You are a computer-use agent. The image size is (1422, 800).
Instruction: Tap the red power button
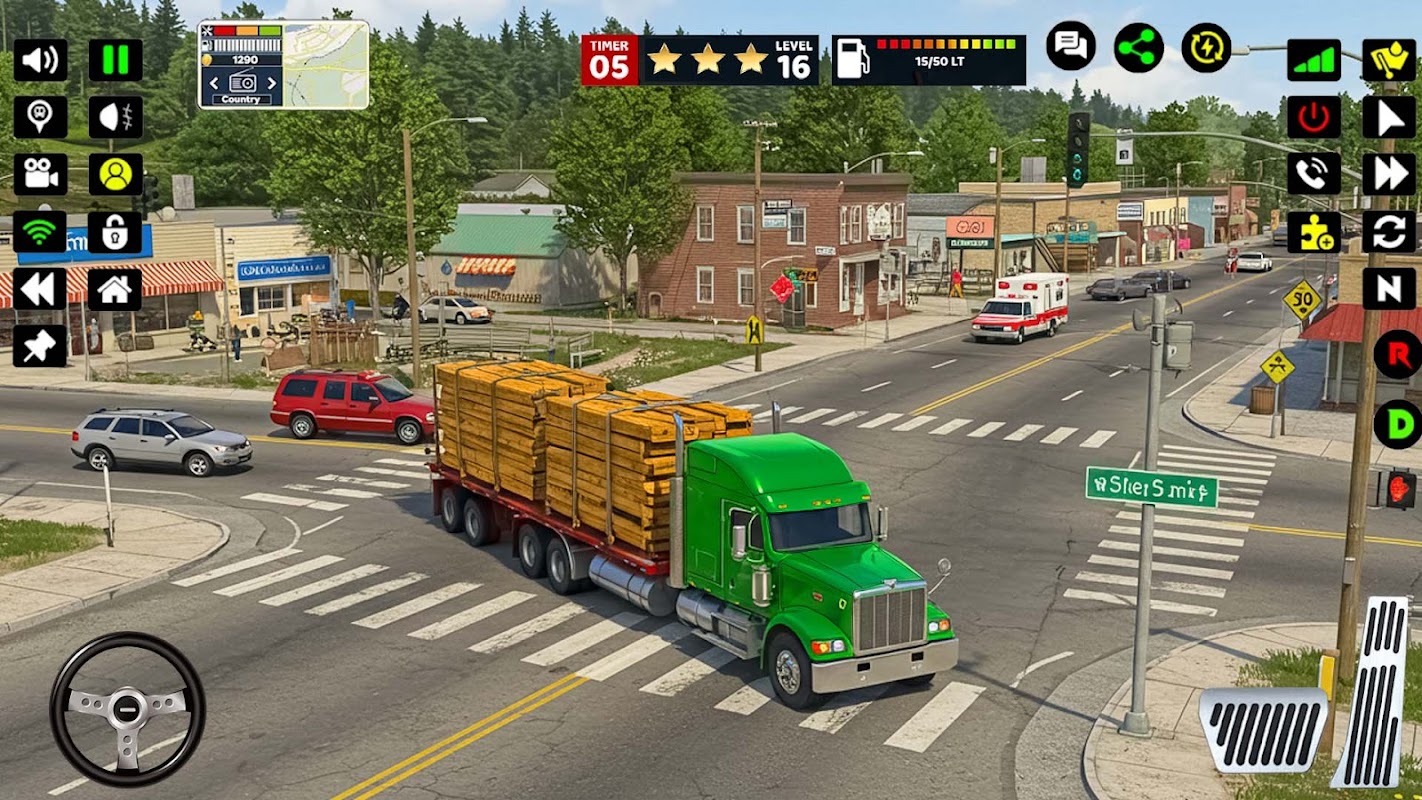[1313, 117]
